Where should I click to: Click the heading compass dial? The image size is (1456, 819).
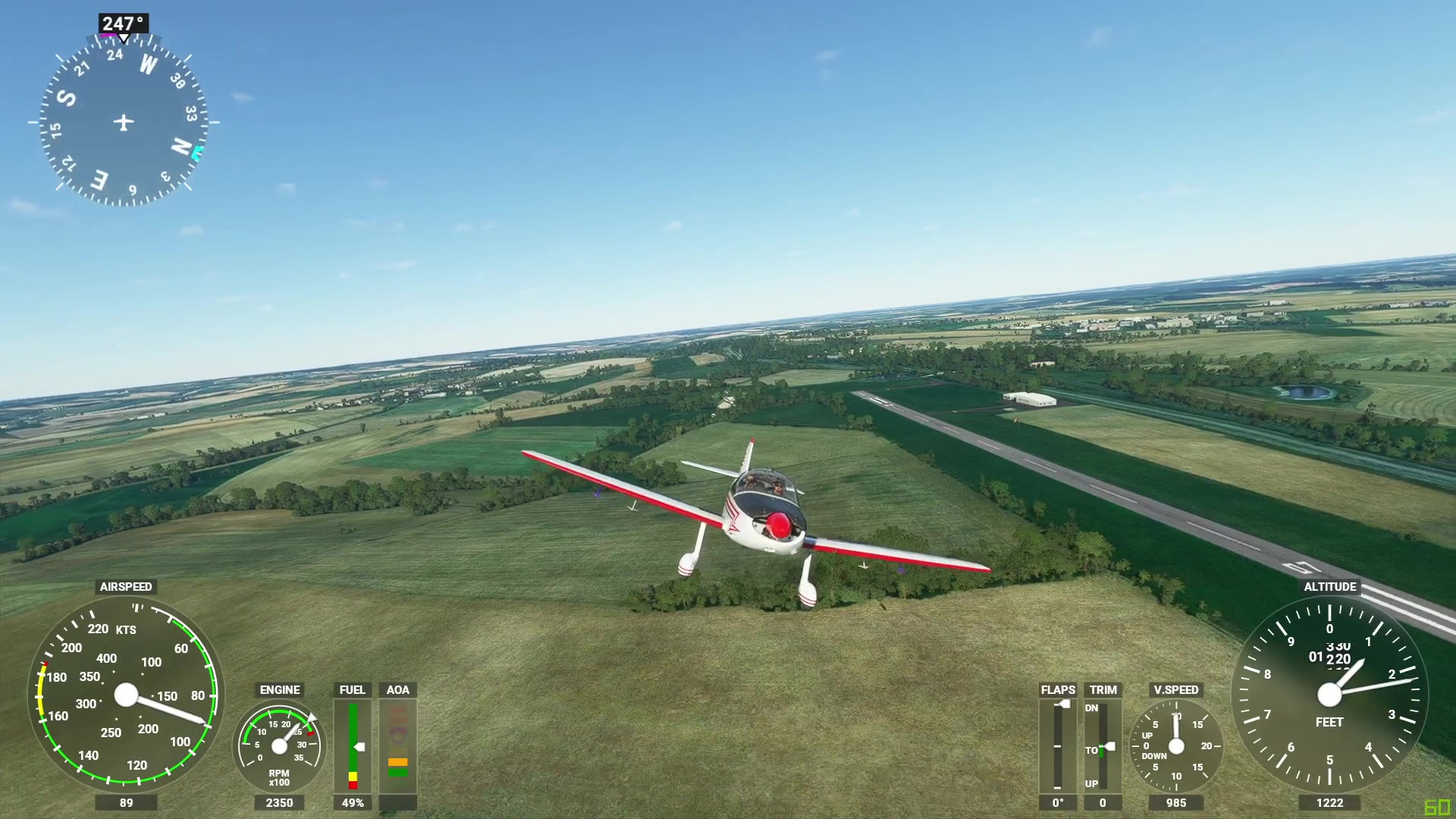(124, 121)
